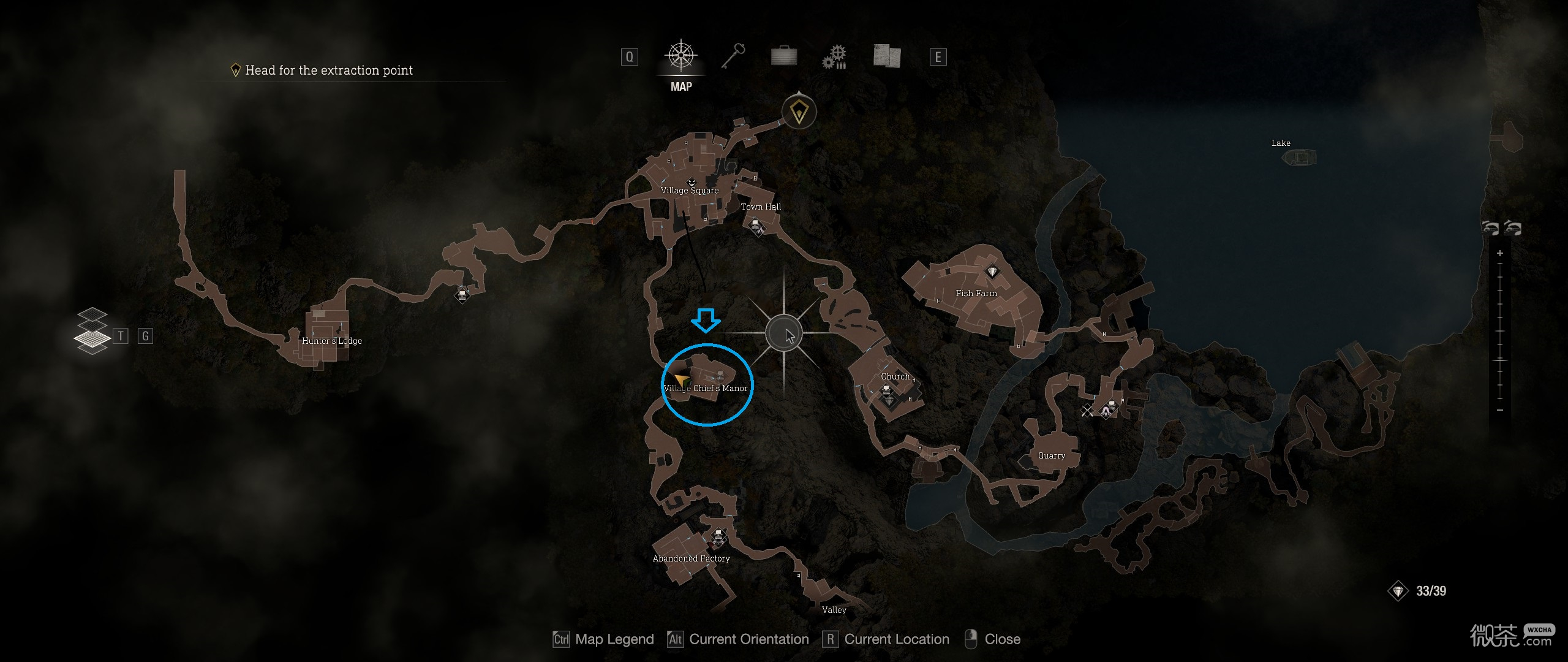This screenshot has height=662, width=1568.
Task: Close the map screen
Action: click(x=992, y=639)
